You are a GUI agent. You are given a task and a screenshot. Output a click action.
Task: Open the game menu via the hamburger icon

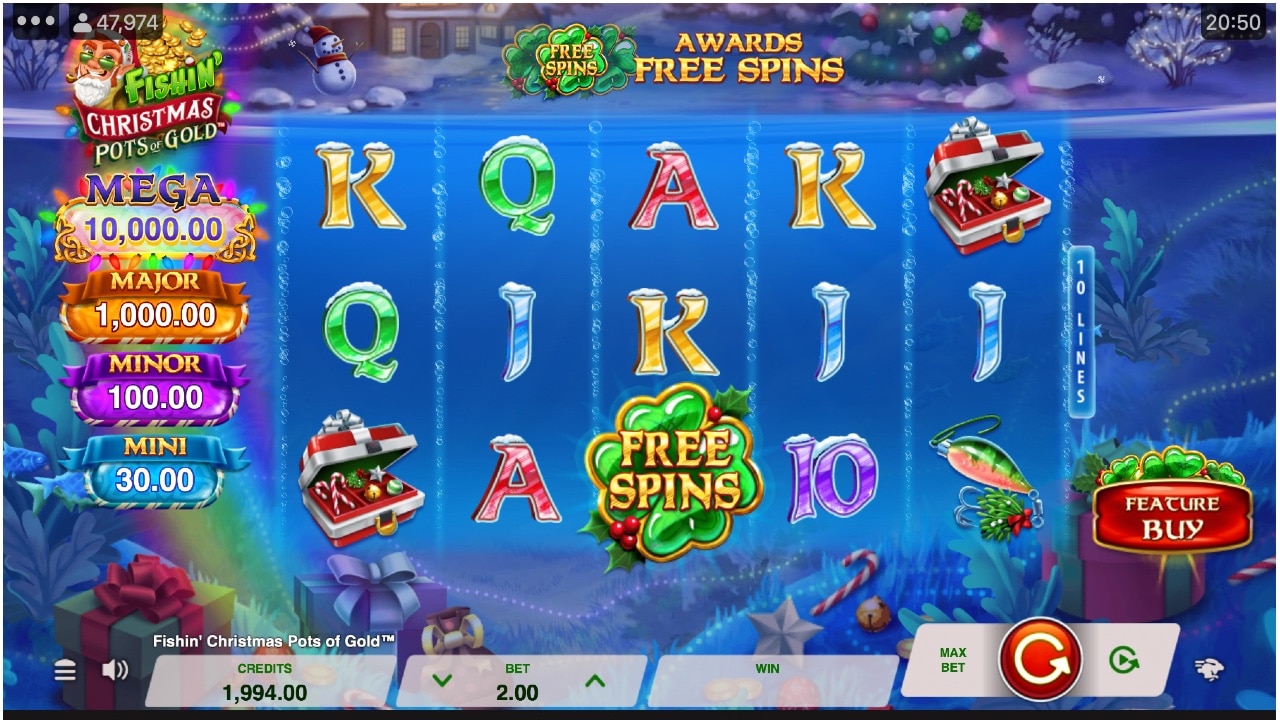[x=64, y=668]
